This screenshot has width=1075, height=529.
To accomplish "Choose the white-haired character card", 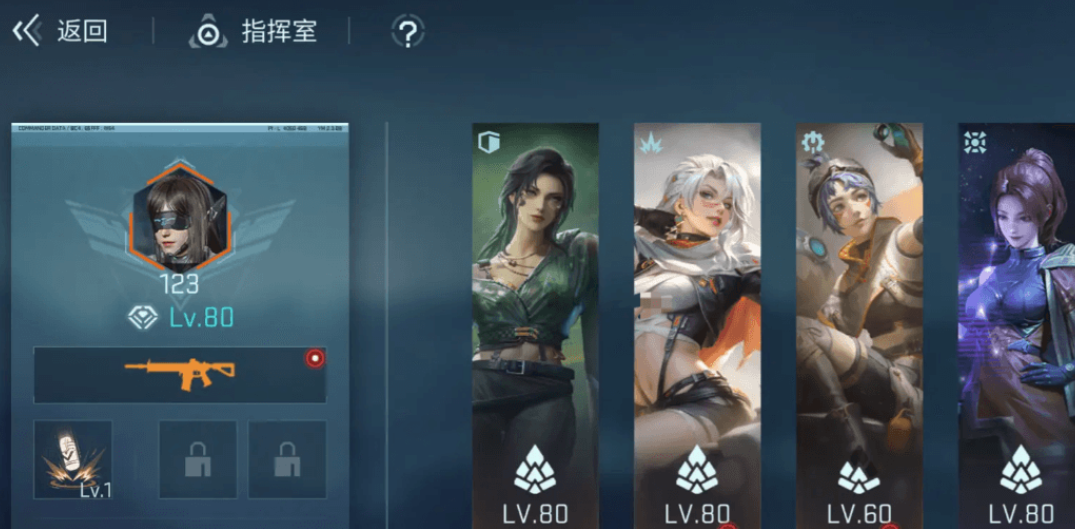I will [x=697, y=320].
